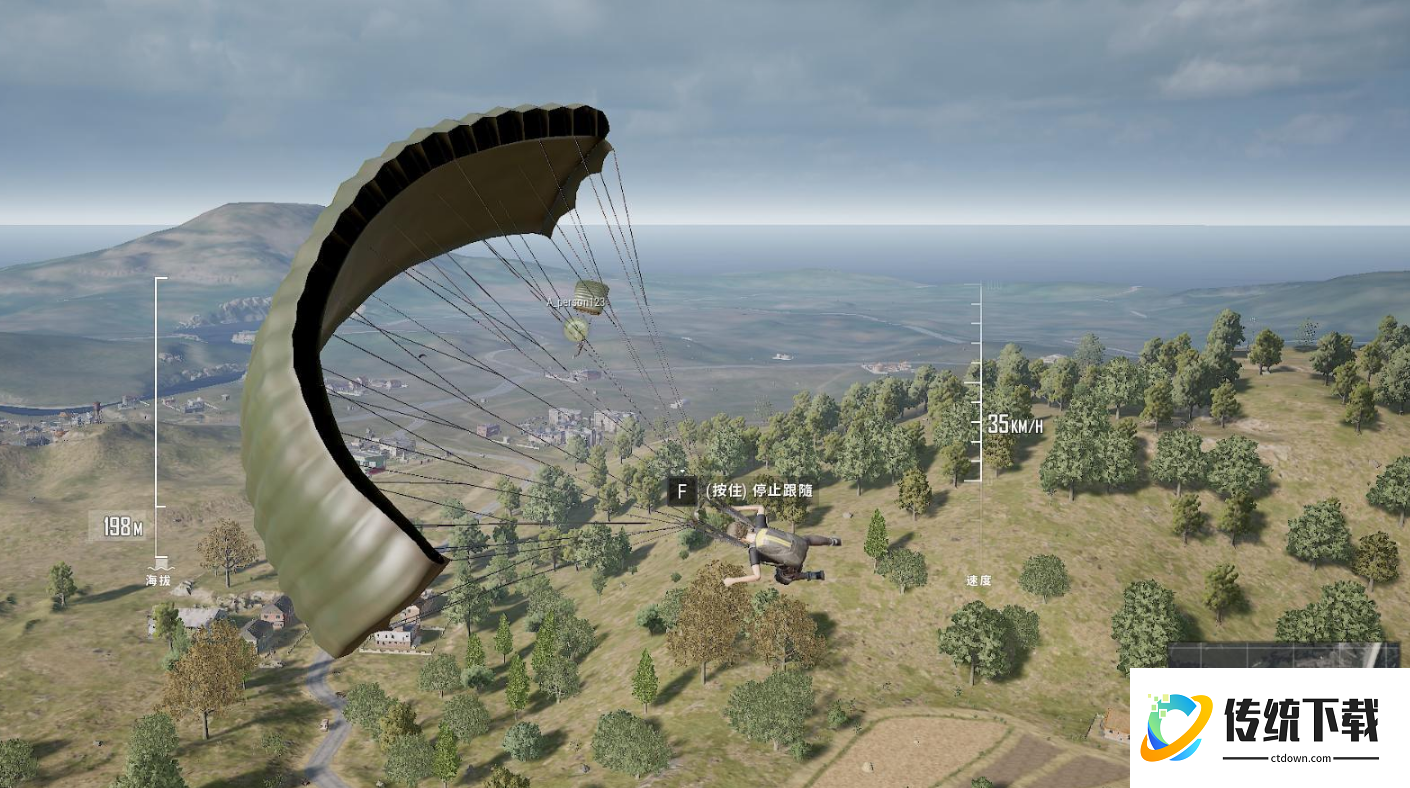
Task: Click the minimap strip above the watermark
Action: coord(1284,655)
